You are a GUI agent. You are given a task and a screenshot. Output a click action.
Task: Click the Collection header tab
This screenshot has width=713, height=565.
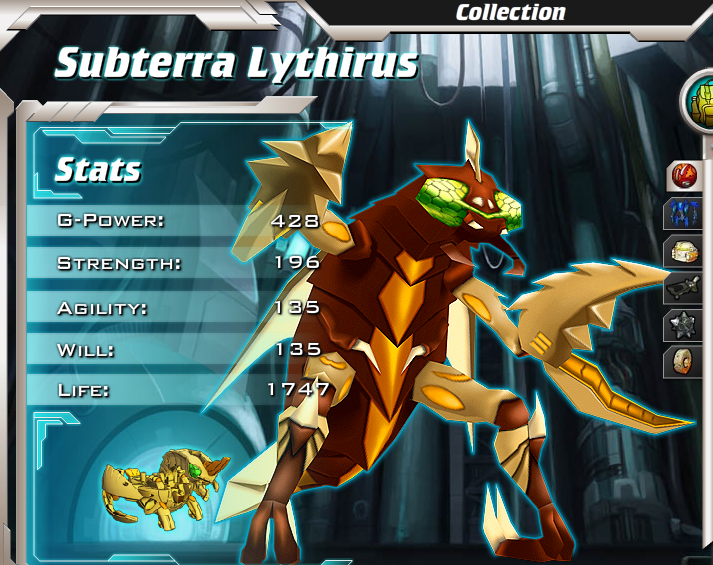pos(510,13)
